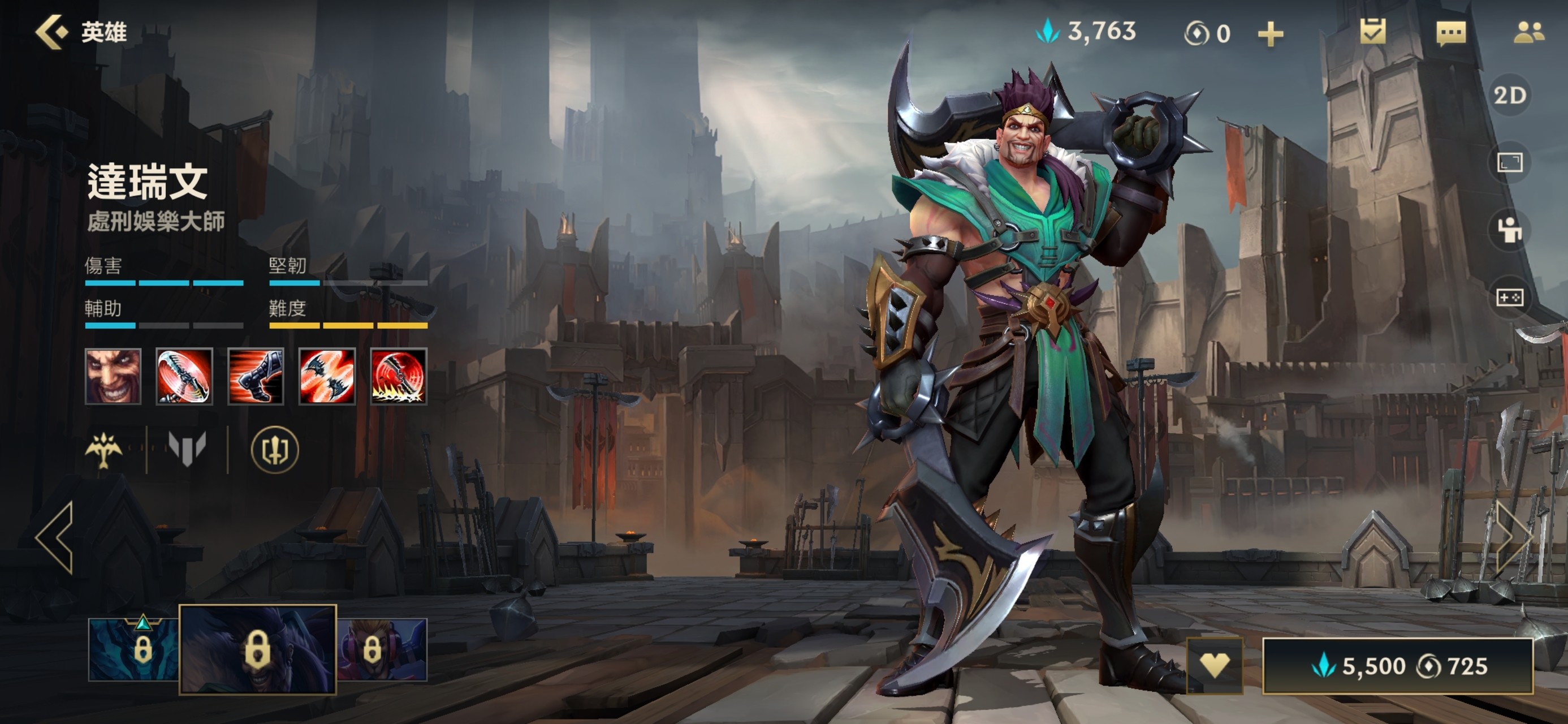
Task: Open the chat bubble icon
Action: pyautogui.click(x=1450, y=33)
